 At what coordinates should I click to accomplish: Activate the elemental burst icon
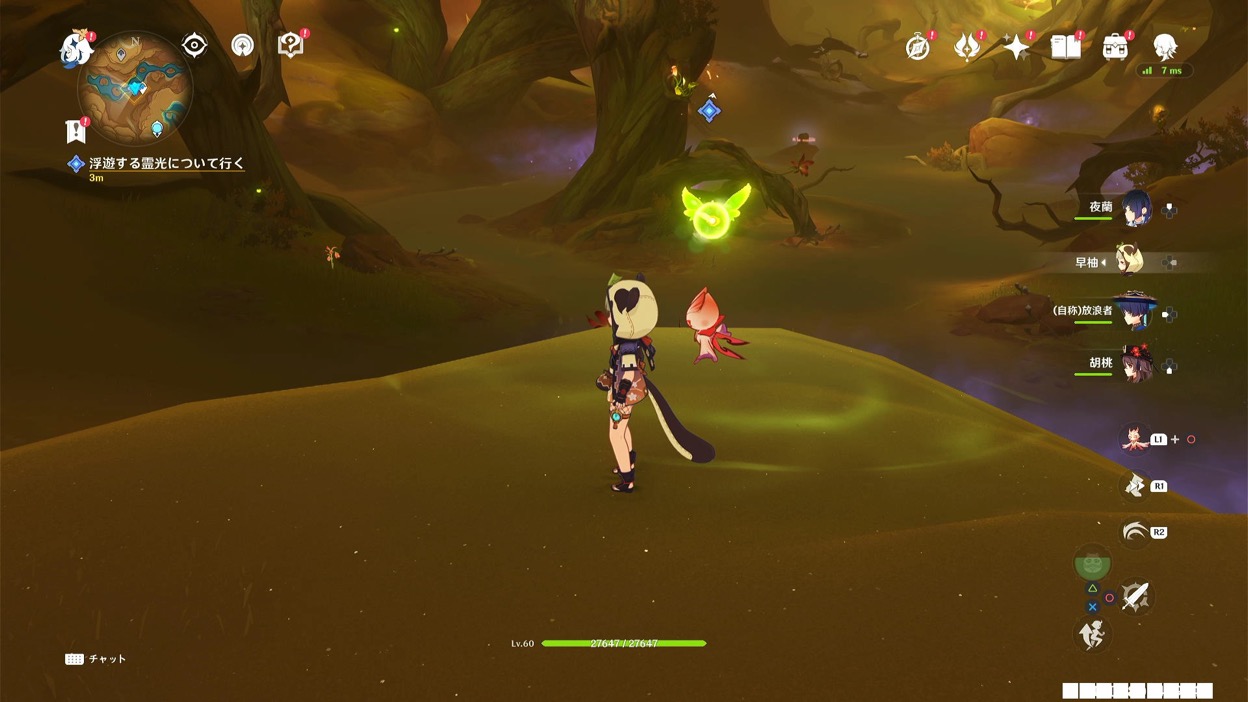pos(1135,532)
